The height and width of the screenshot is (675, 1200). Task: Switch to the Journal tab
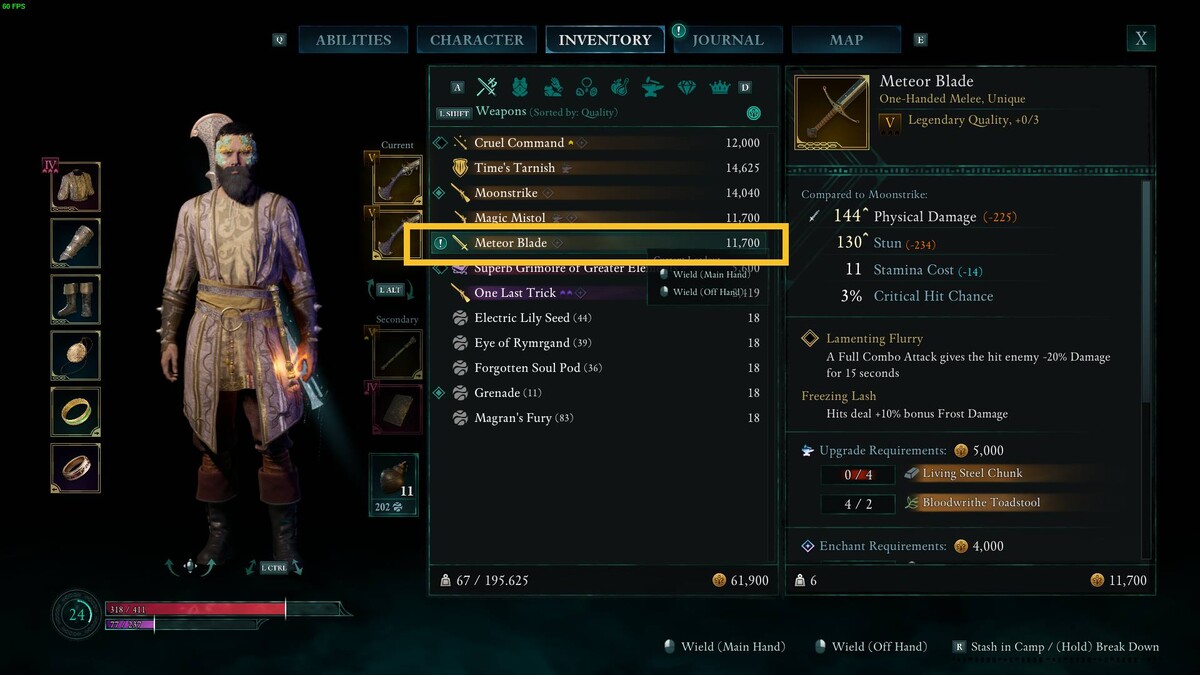tap(728, 40)
